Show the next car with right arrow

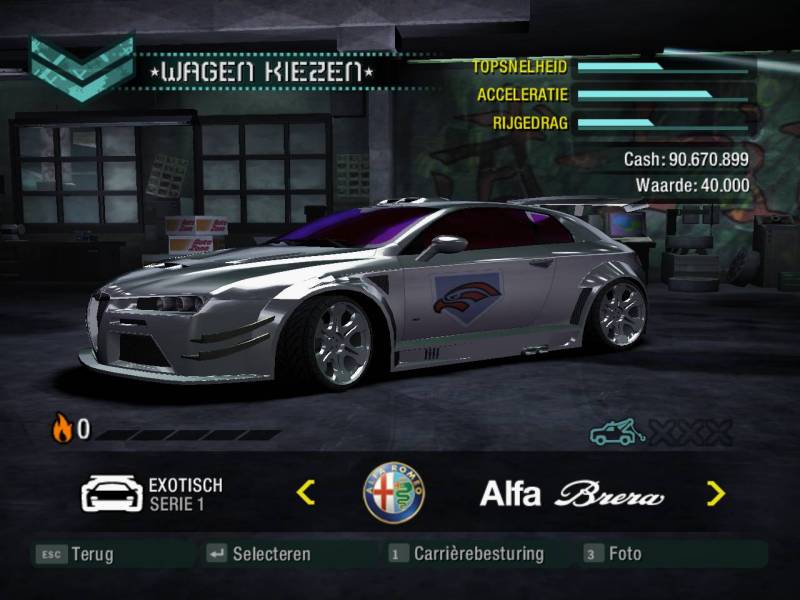point(715,492)
